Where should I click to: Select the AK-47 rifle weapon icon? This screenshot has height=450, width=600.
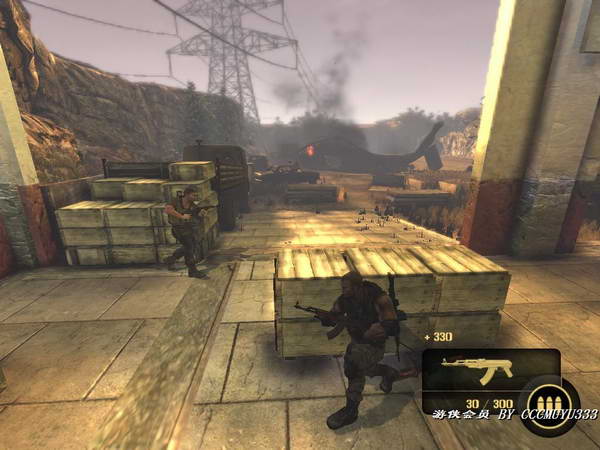[477, 367]
